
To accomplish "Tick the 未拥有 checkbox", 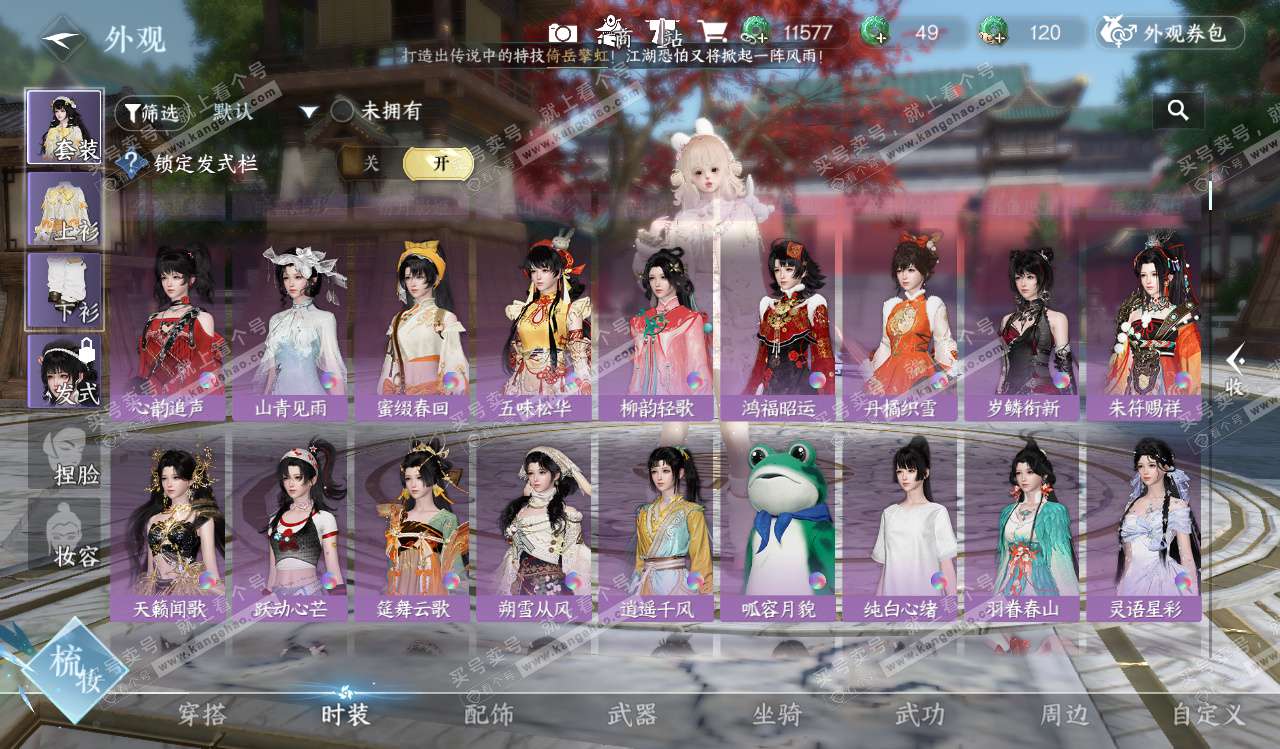I will 343,111.
